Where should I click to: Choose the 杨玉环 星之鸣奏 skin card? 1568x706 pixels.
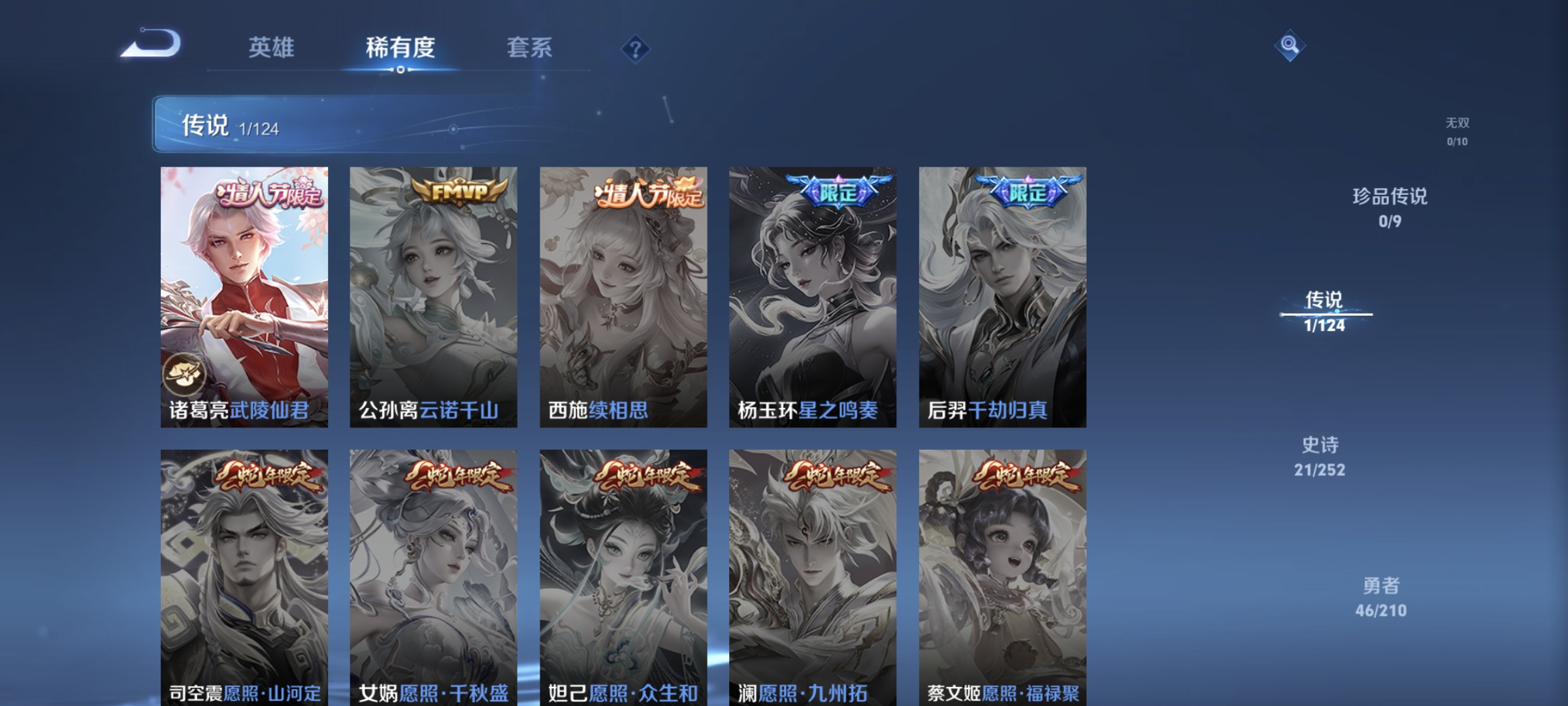813,297
